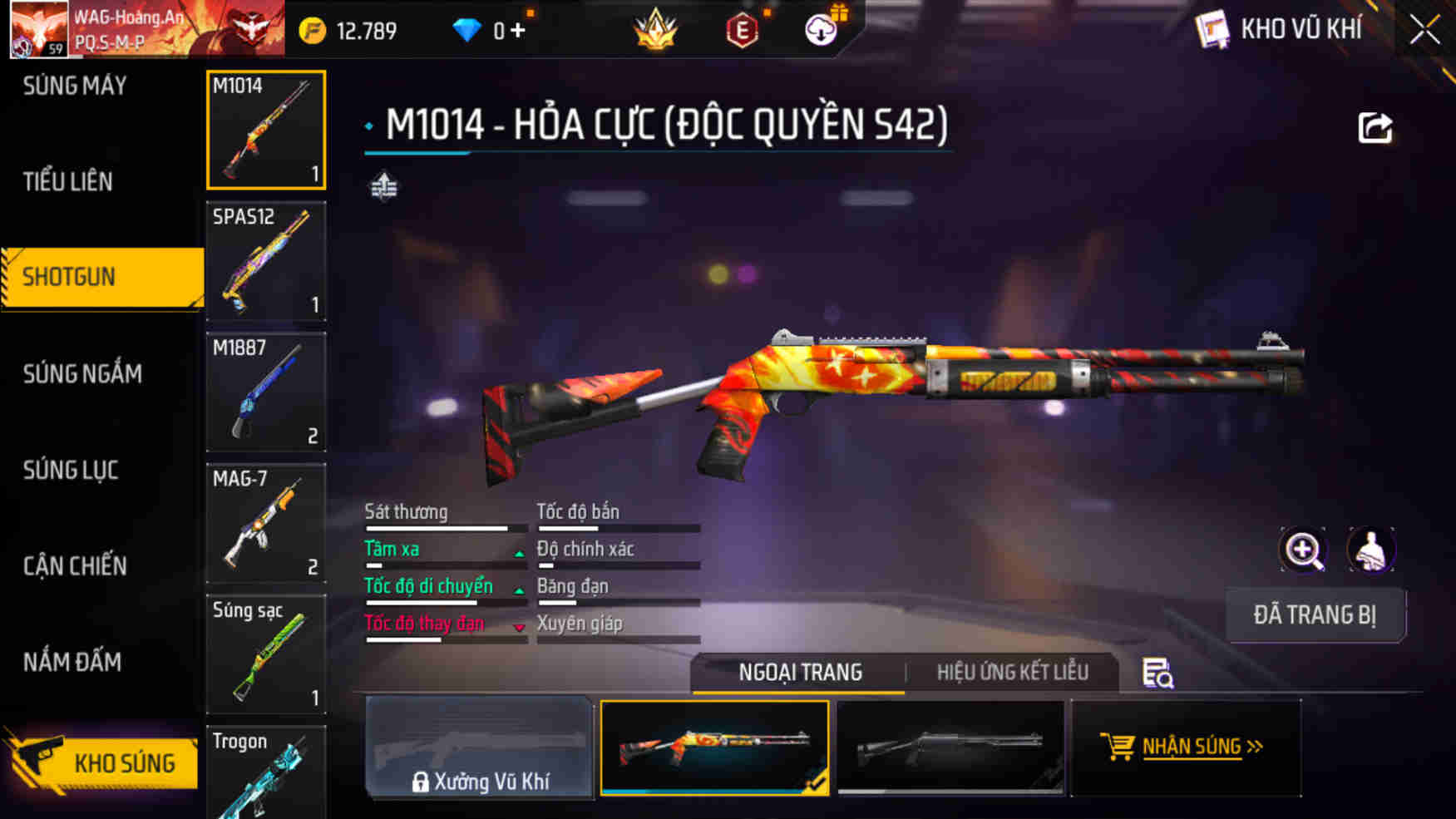Choose the SÚNG LỤC category
The width and height of the screenshot is (1456, 819).
click(71, 471)
